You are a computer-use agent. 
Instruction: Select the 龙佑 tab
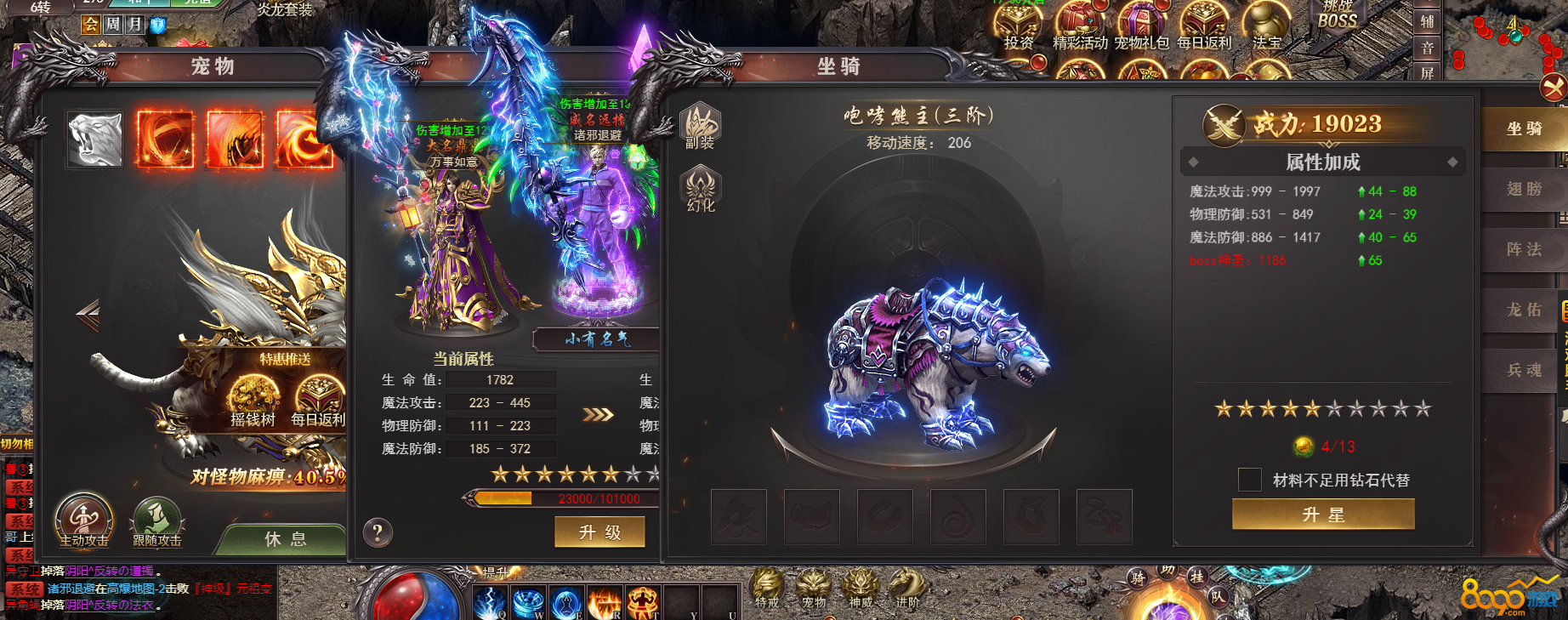coord(1524,310)
